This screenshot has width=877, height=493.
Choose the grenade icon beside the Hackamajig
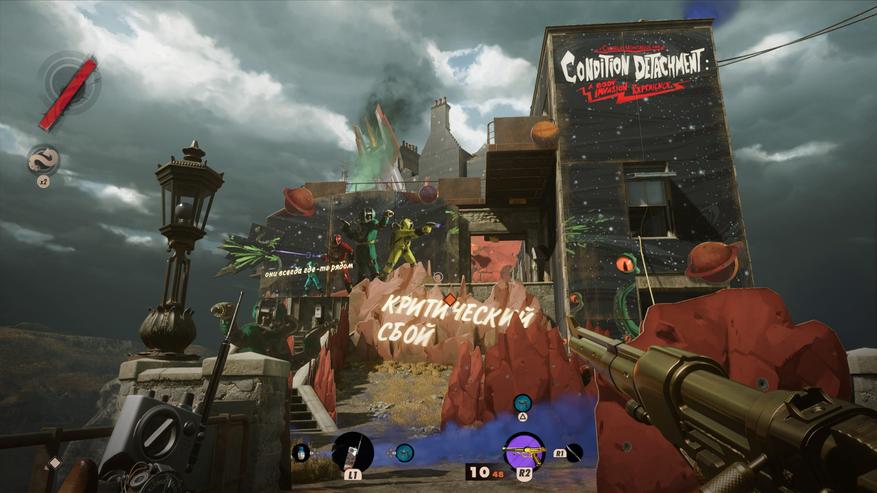tap(301, 453)
